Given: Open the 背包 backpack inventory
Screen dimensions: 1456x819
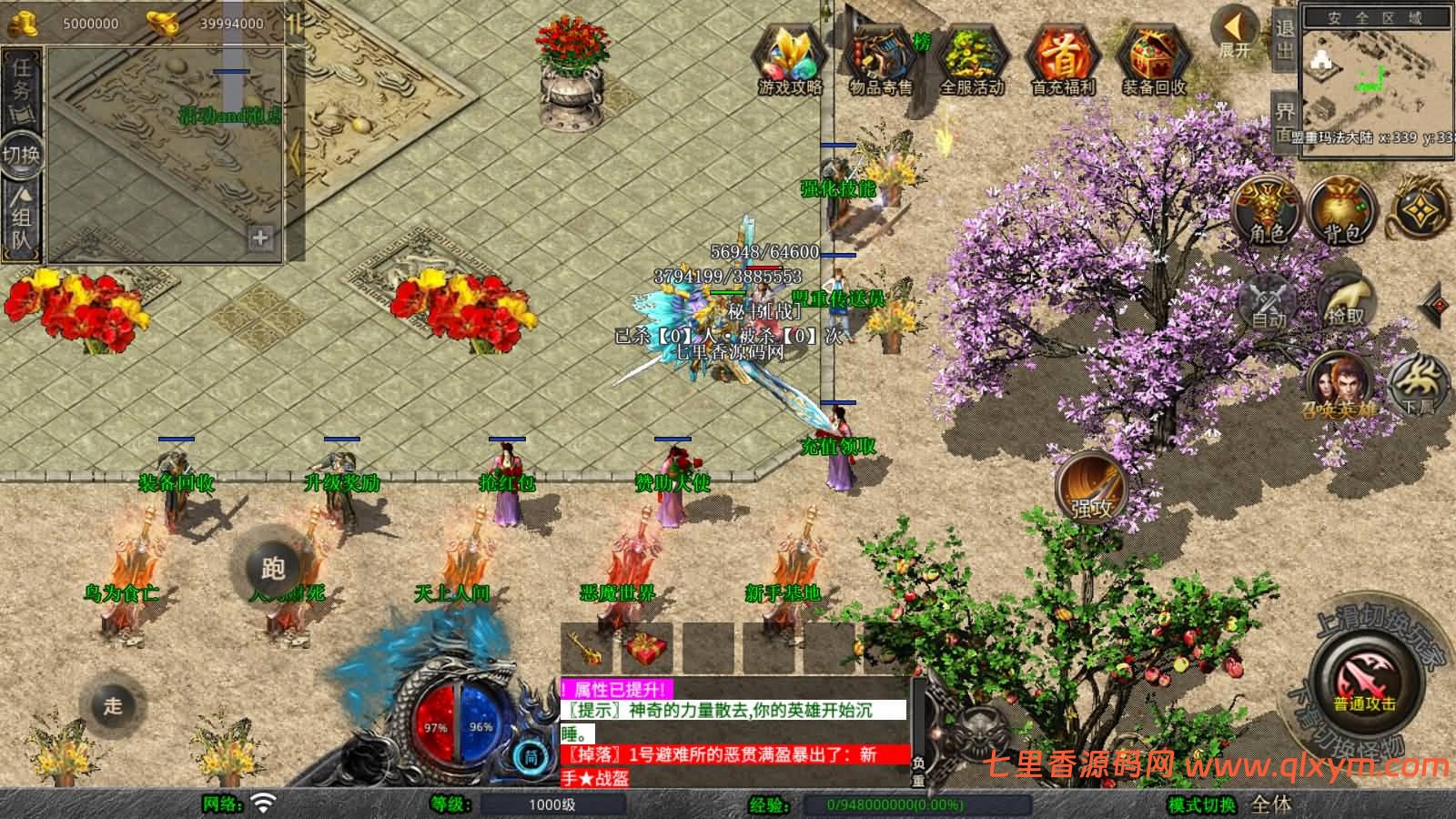Looking at the screenshot, I should click(x=1341, y=211).
